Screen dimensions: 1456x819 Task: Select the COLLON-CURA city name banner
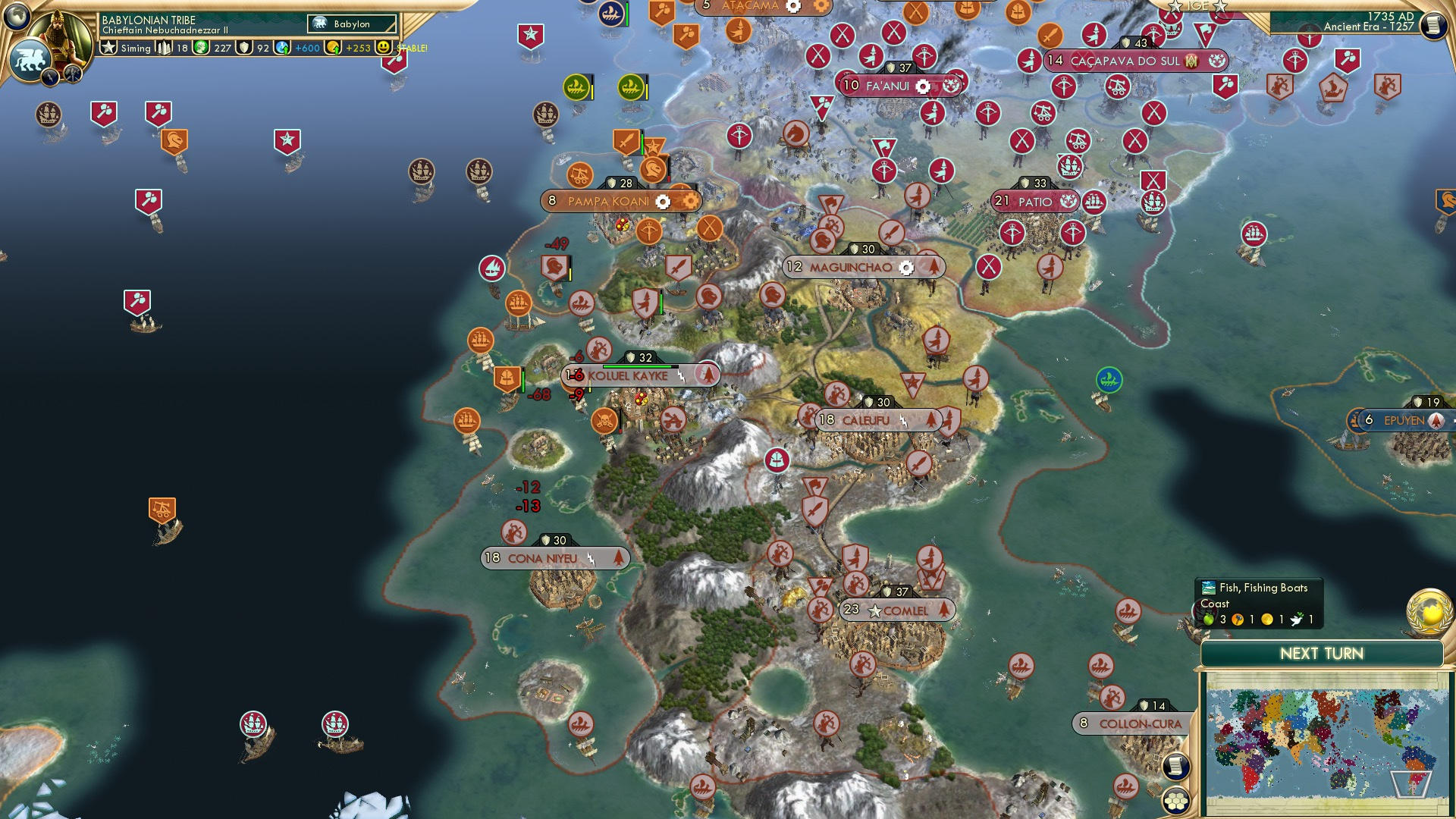tap(1141, 725)
